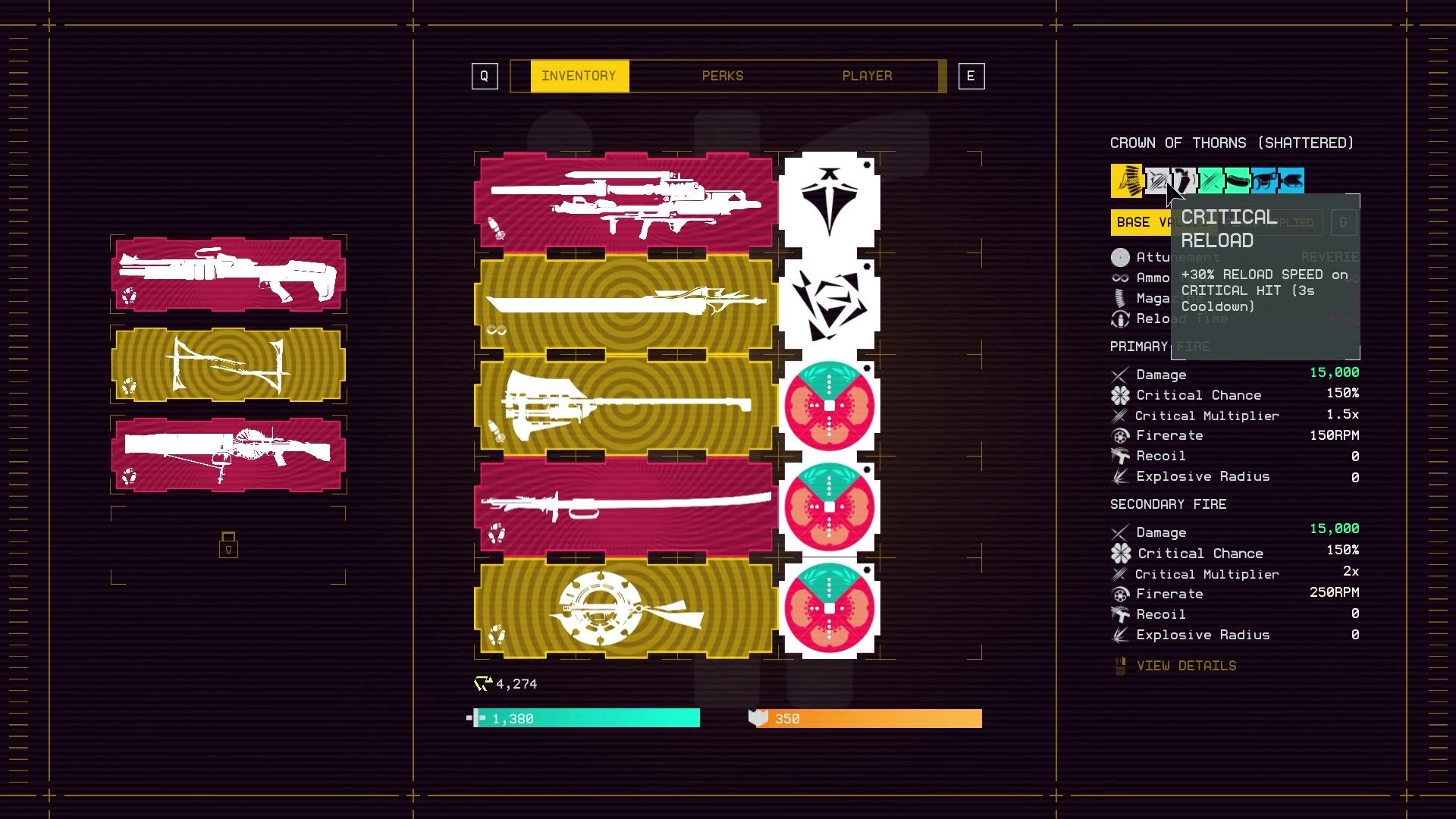Click the blue arrow perk icon

click(x=1291, y=180)
